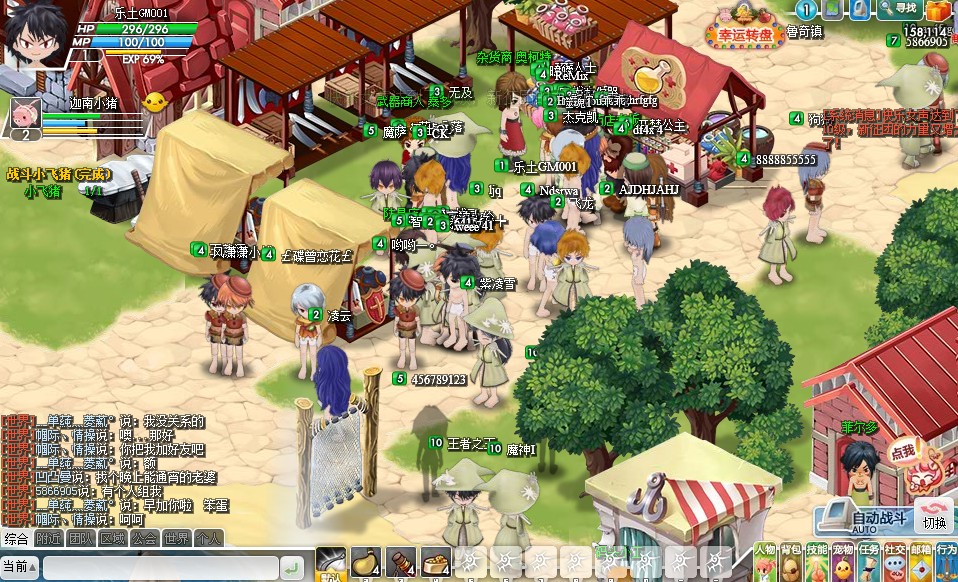
Task: Open the 当前 chat channel dropdown
Action: (21, 567)
